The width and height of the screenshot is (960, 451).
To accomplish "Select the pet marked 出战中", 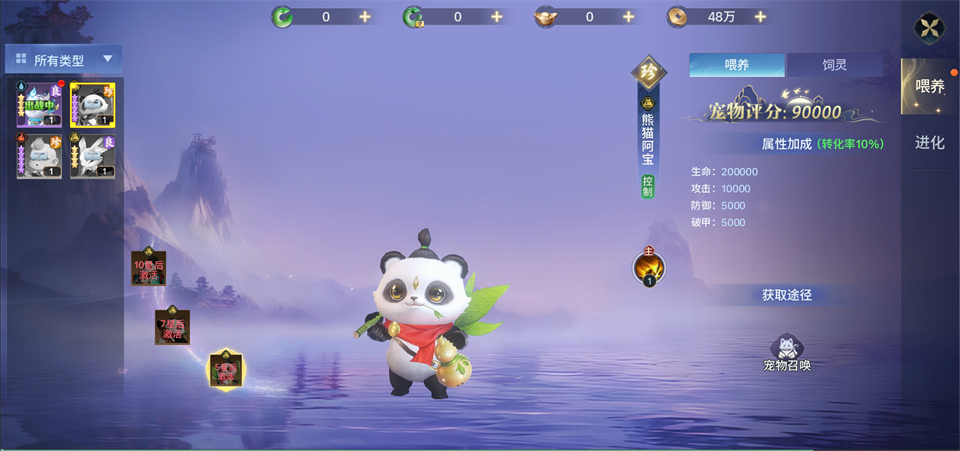I will coord(38,105).
